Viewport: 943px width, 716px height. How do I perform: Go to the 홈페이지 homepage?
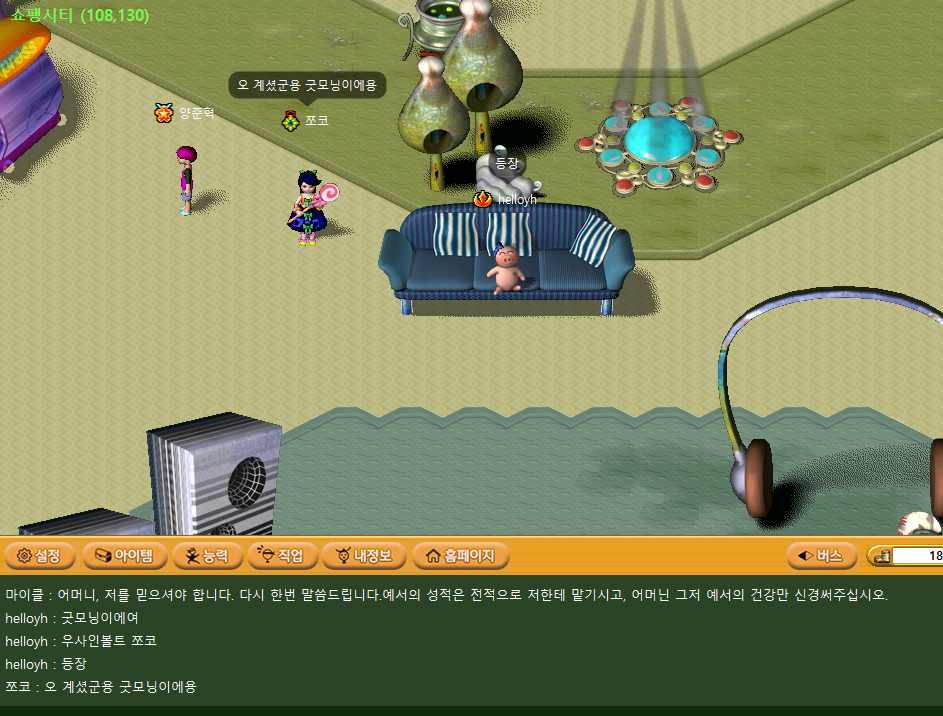460,555
